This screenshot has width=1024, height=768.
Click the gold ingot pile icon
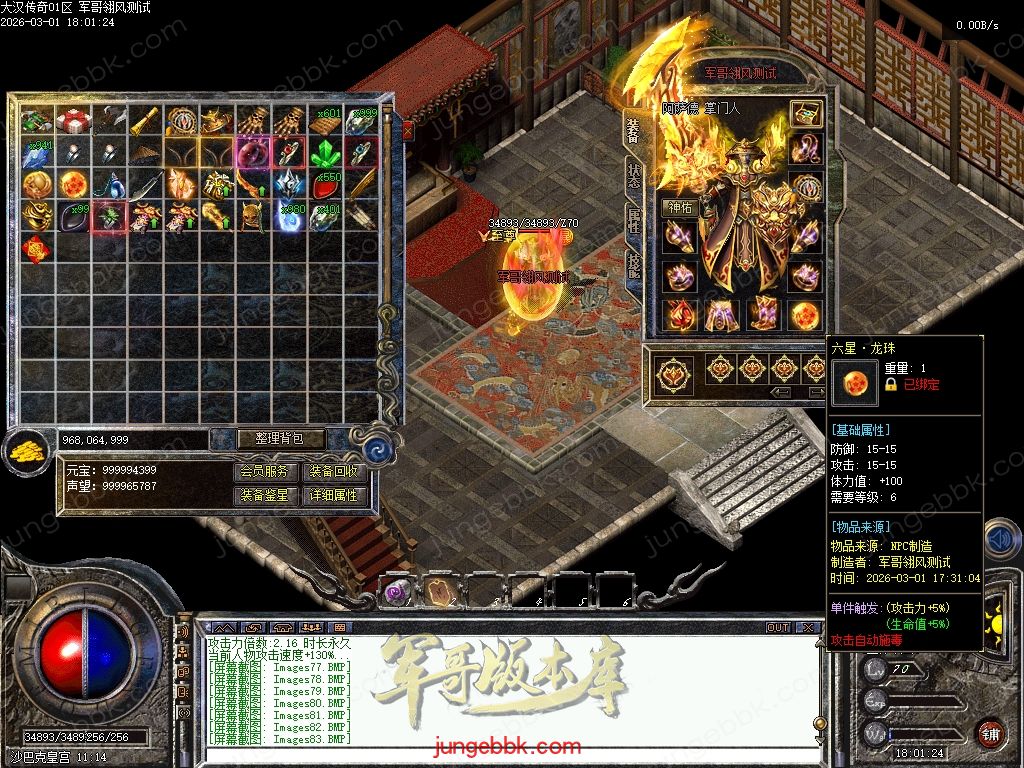point(26,452)
